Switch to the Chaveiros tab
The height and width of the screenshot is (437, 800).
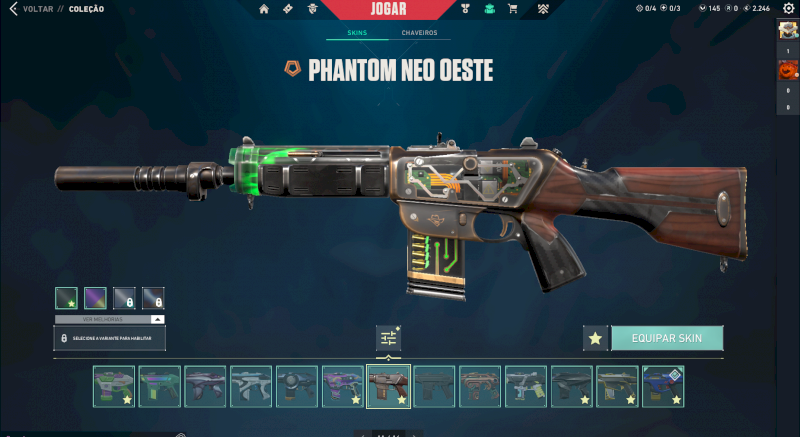pos(419,33)
